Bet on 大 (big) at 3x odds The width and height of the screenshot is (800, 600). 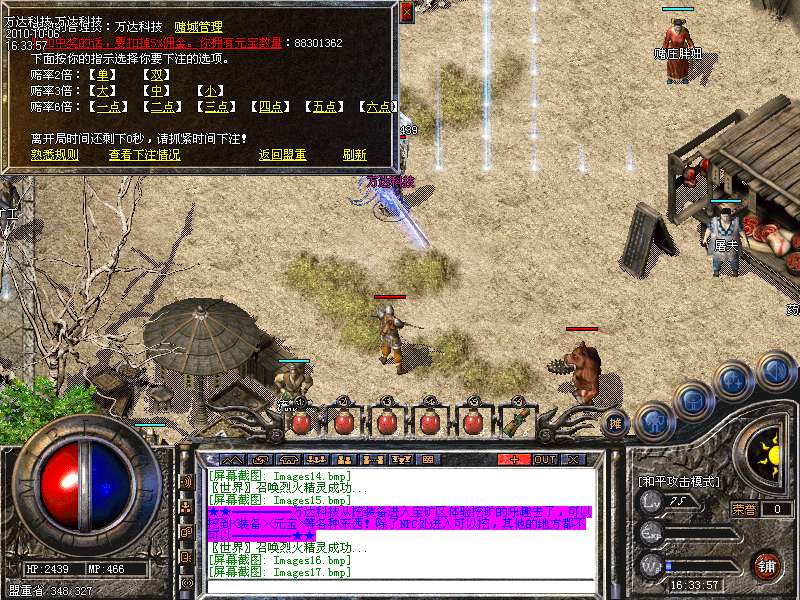tap(103, 91)
